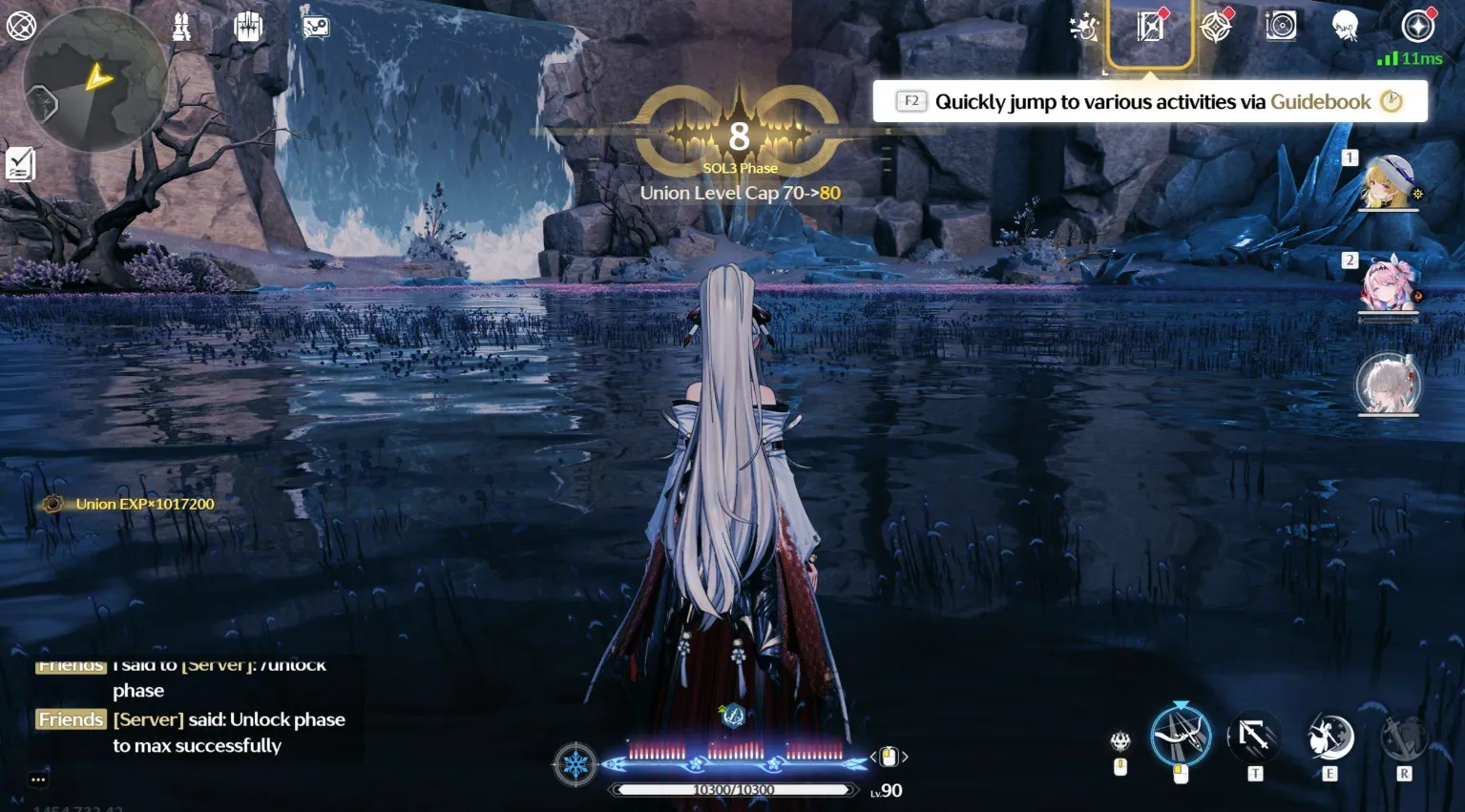Image resolution: width=1465 pixels, height=812 pixels.
Task: Open the Astrite currency menu icon
Action: click(x=1418, y=26)
